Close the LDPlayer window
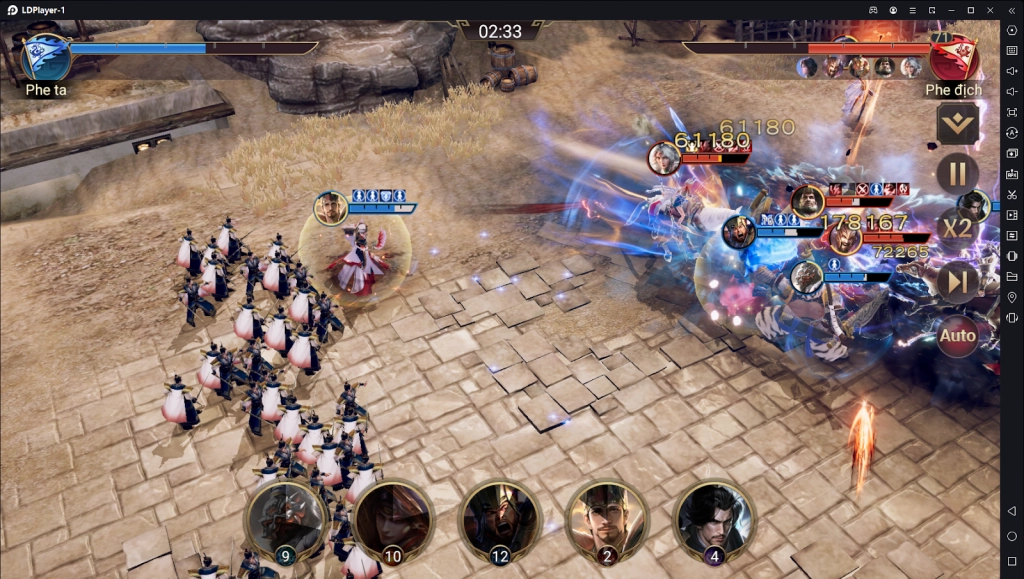 [989, 10]
